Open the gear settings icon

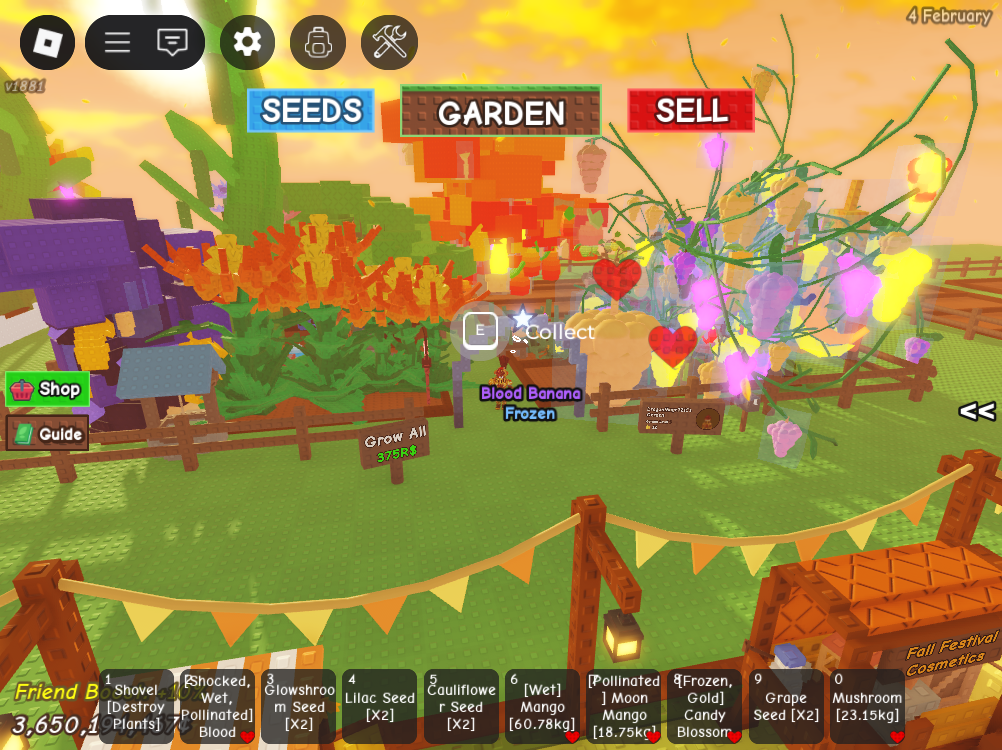[x=247, y=42]
